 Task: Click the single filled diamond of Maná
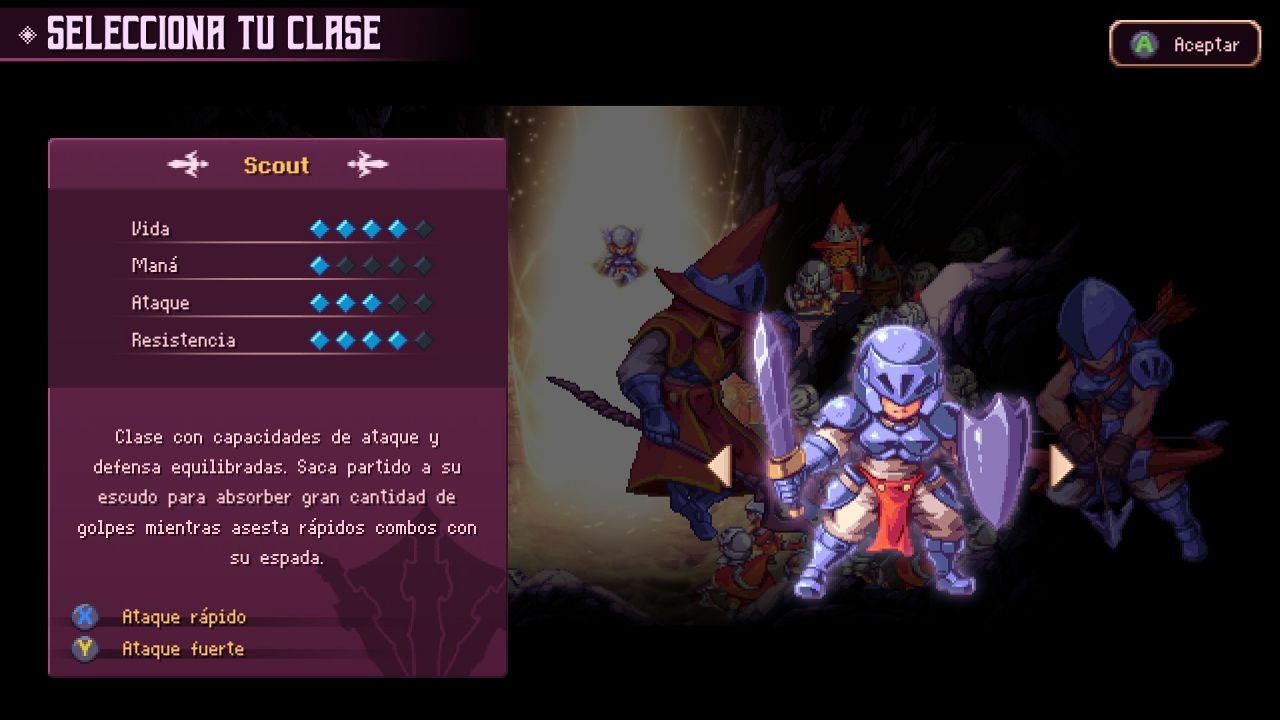coord(318,265)
